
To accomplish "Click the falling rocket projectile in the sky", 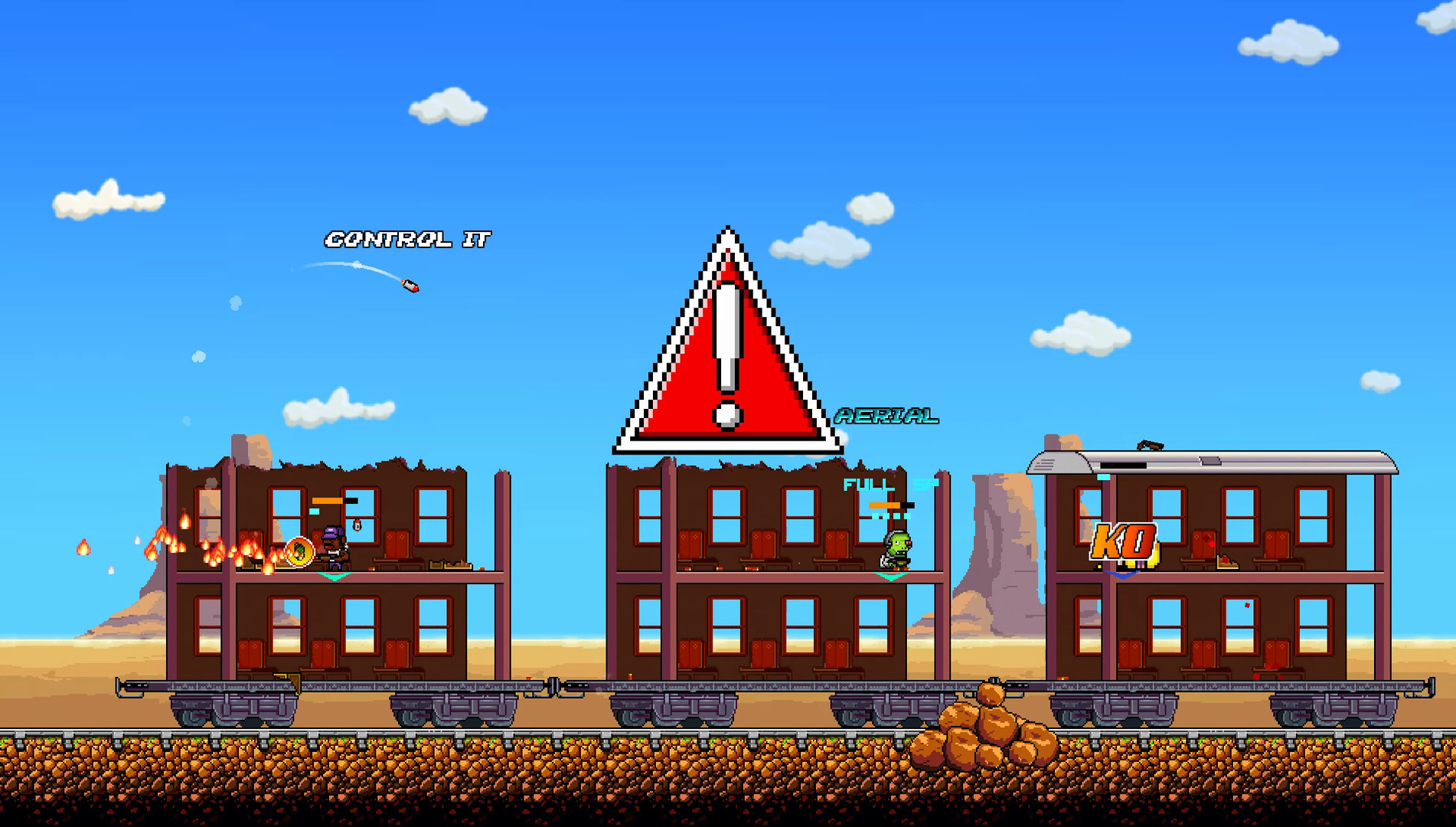I will click(x=410, y=285).
